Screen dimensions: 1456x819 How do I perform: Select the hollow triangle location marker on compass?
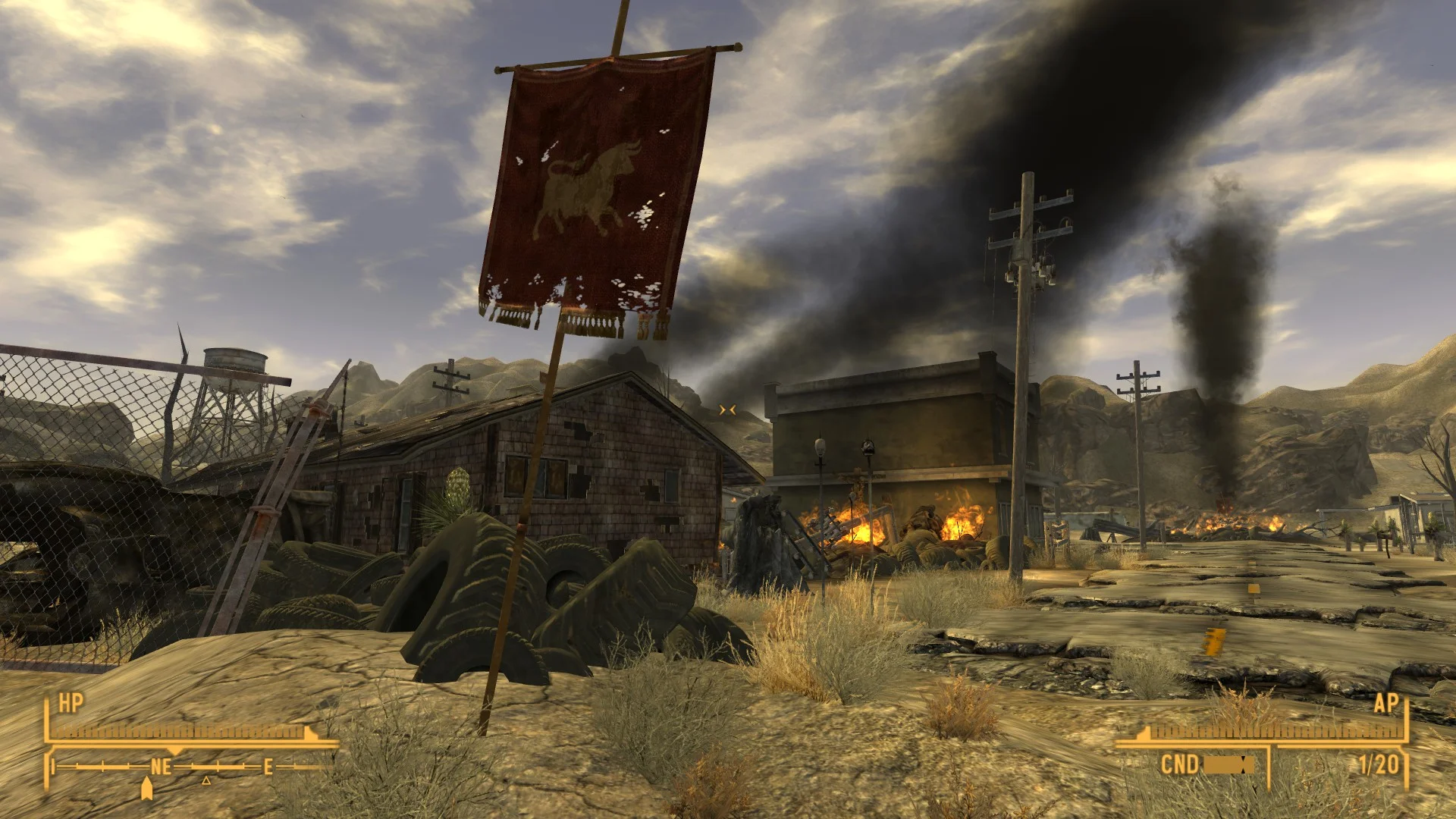(206, 780)
